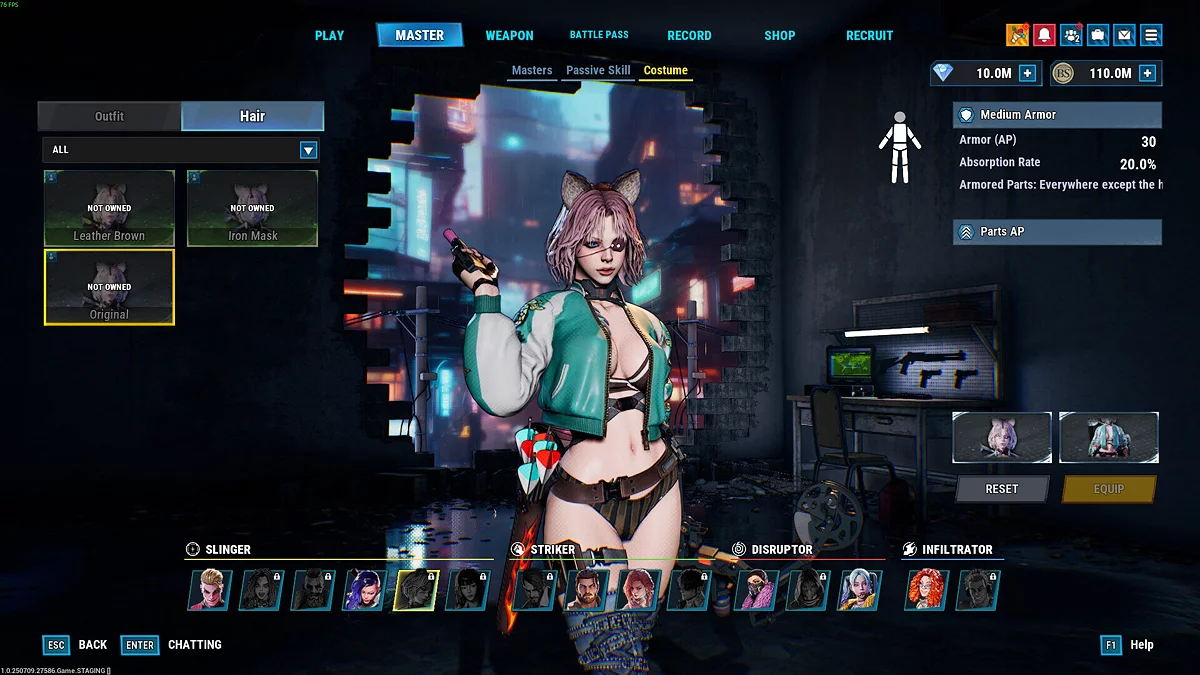
Task: Add BS coins with the plus button
Action: pos(1147,73)
